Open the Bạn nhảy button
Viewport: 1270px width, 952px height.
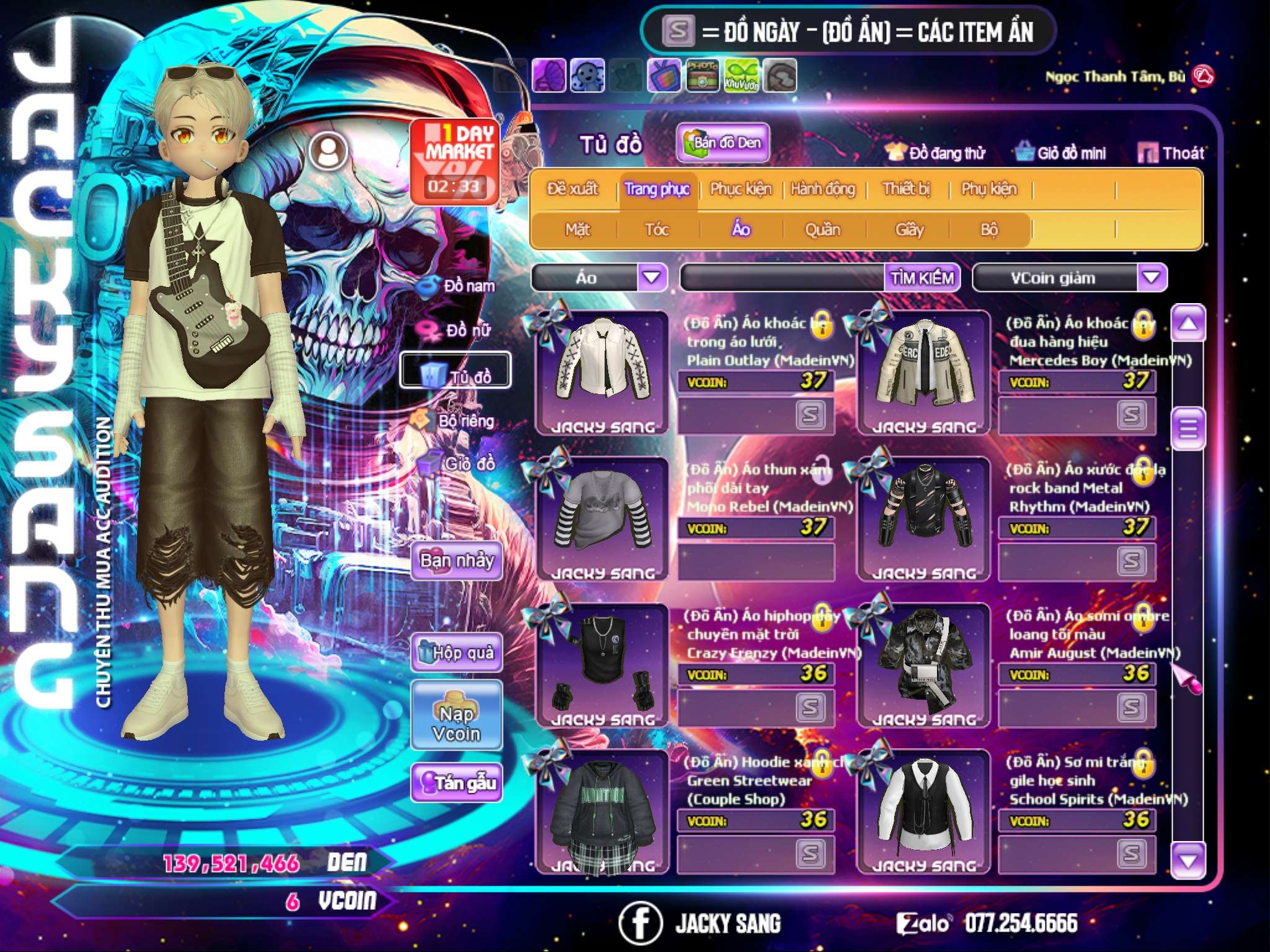tap(457, 561)
